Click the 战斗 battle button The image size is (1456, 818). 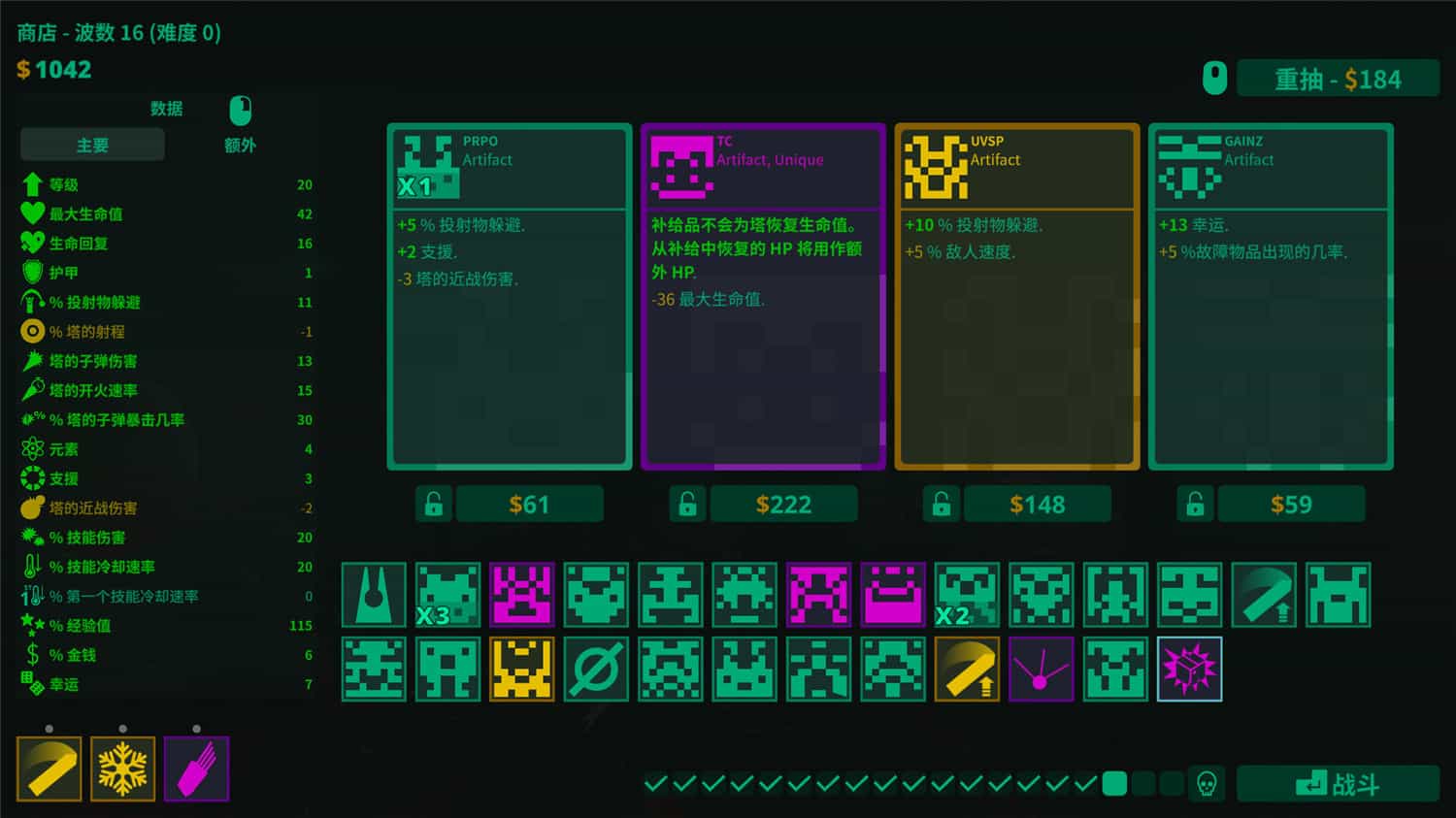pyautogui.click(x=1340, y=782)
